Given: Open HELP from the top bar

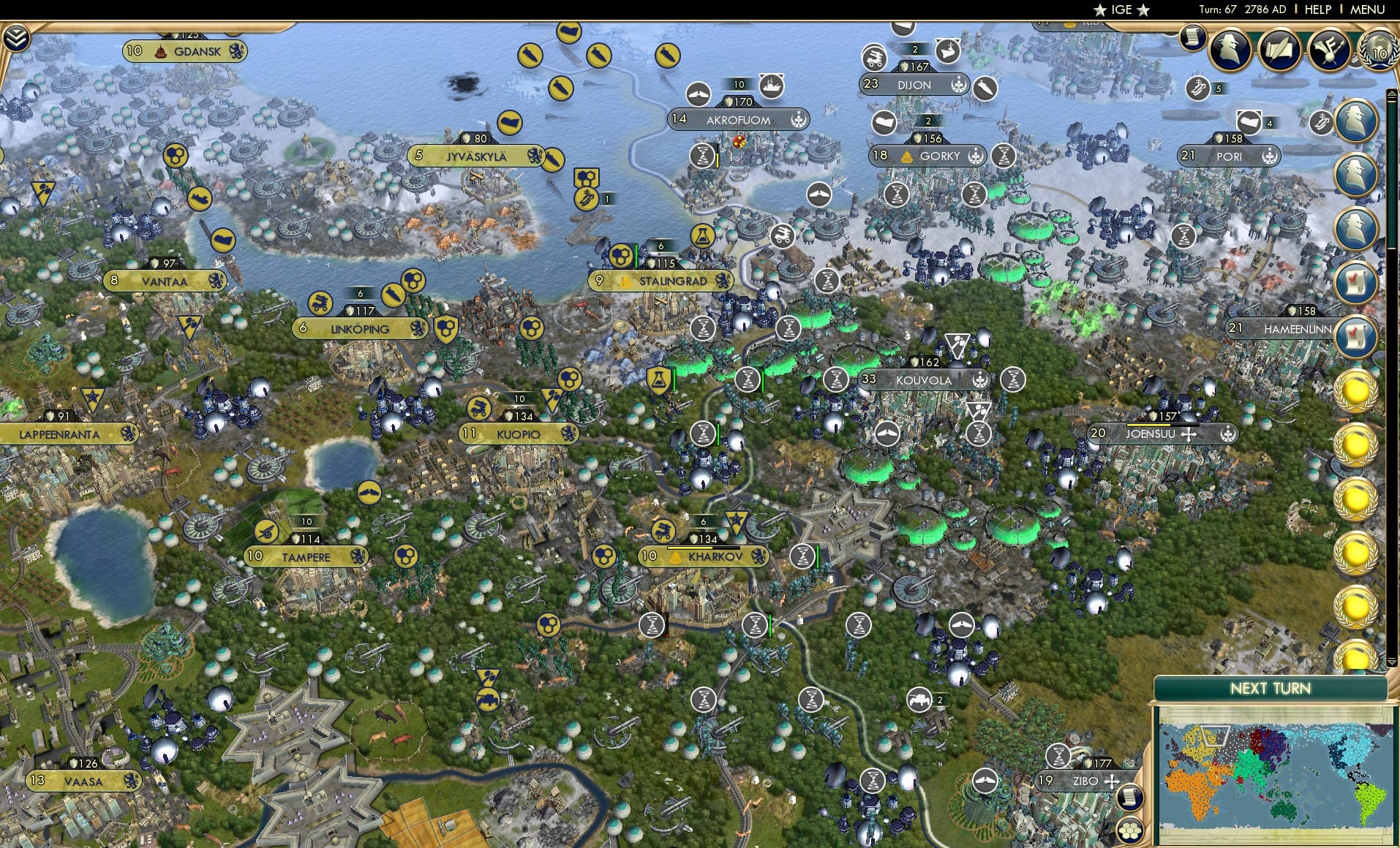Looking at the screenshot, I should pos(1318,10).
